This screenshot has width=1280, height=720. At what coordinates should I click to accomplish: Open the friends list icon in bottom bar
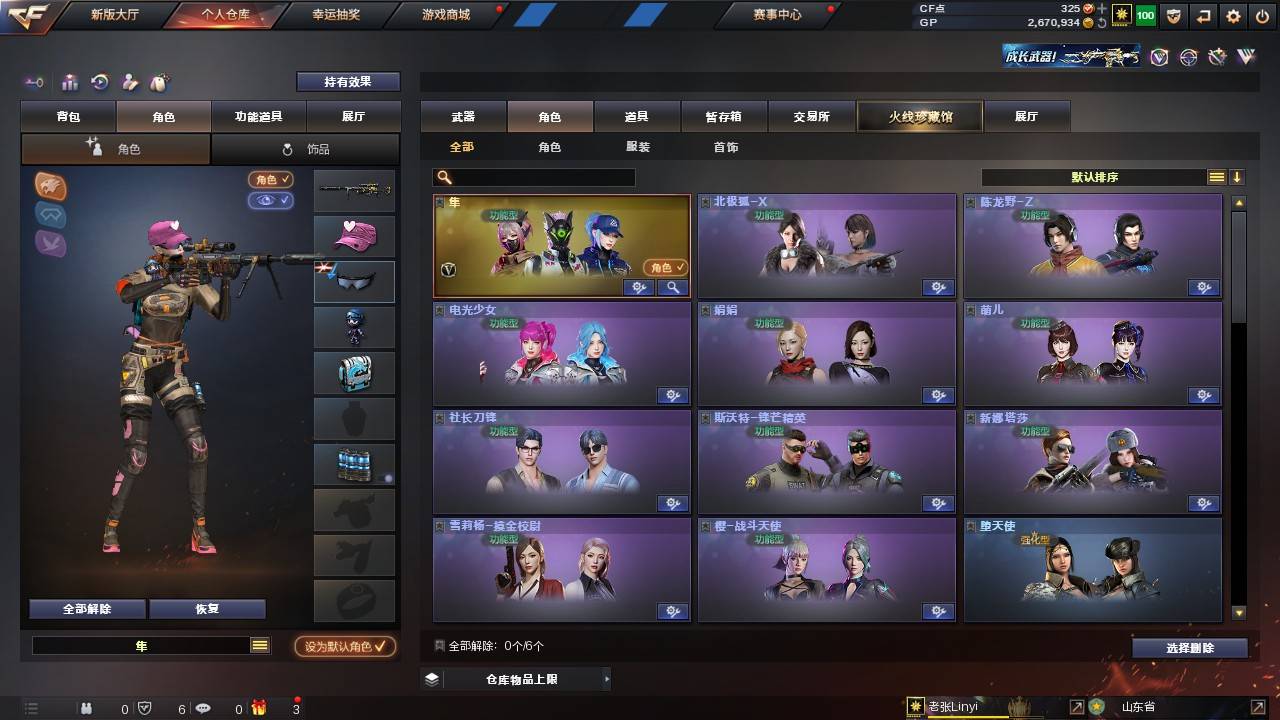[x=87, y=708]
